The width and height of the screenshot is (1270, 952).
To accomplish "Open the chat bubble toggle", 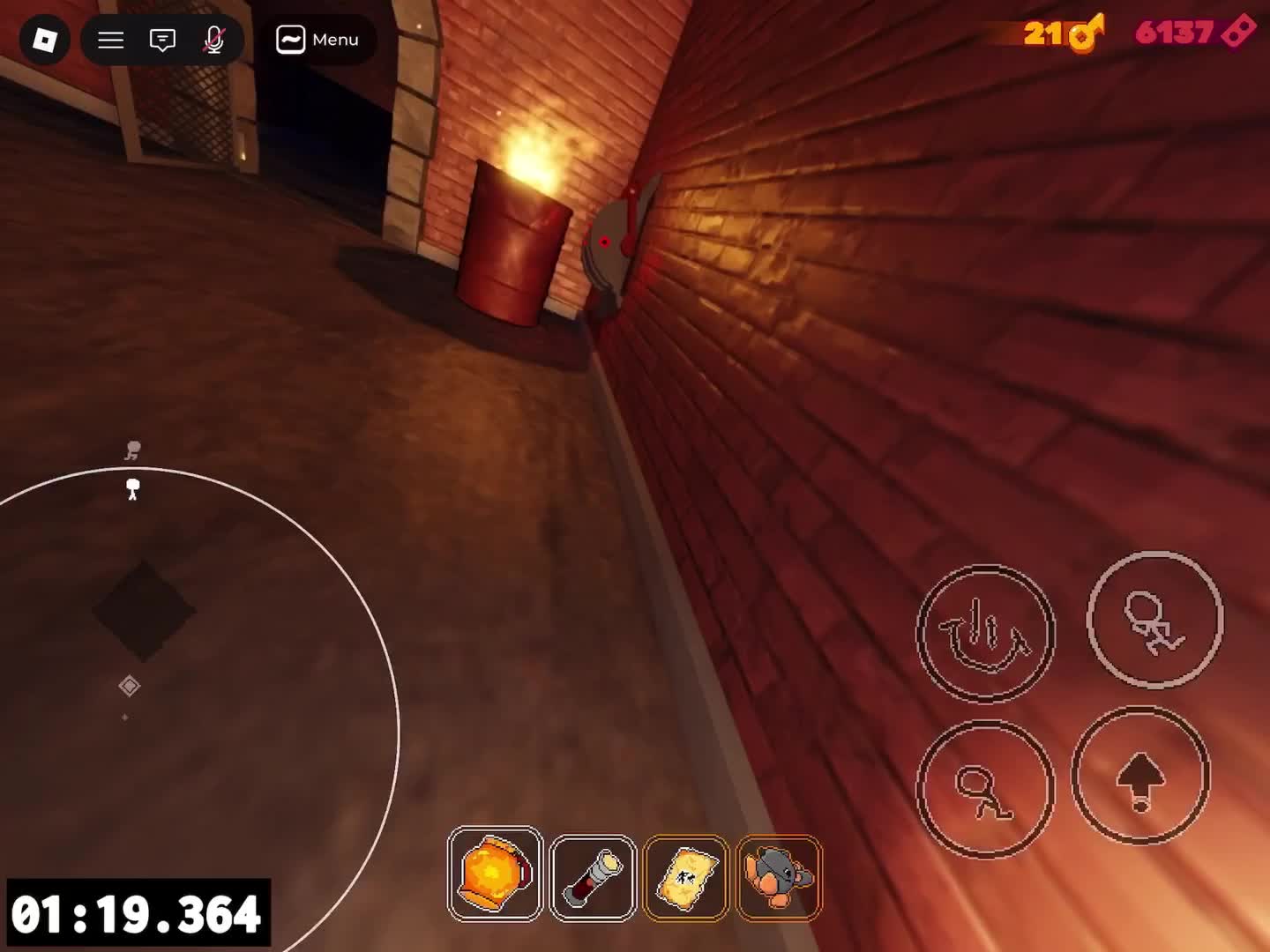I will [161, 40].
